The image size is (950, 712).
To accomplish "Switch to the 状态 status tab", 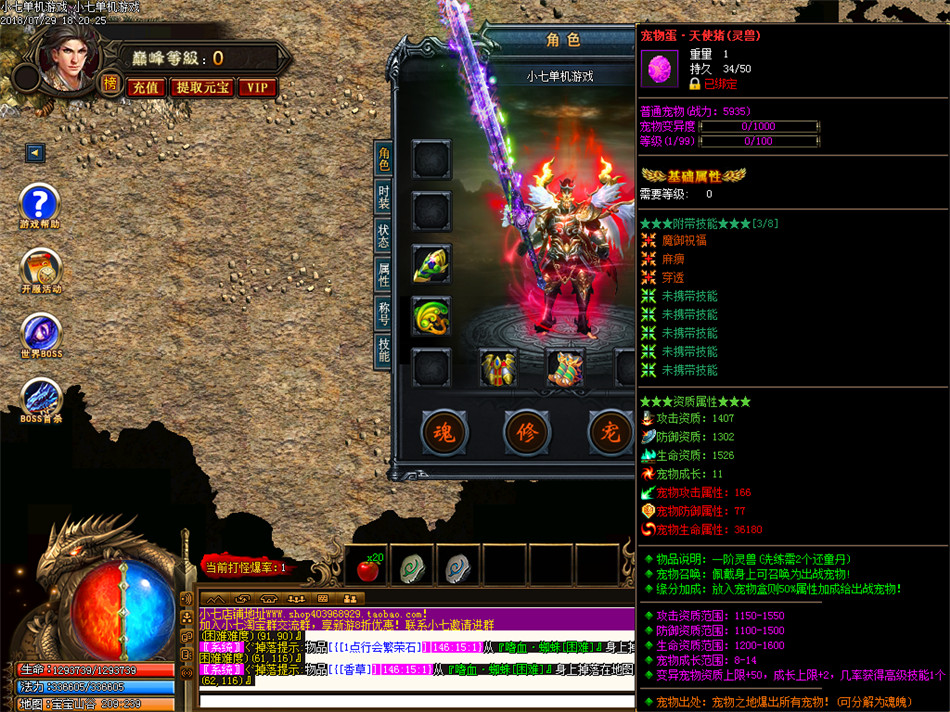I will click(383, 235).
